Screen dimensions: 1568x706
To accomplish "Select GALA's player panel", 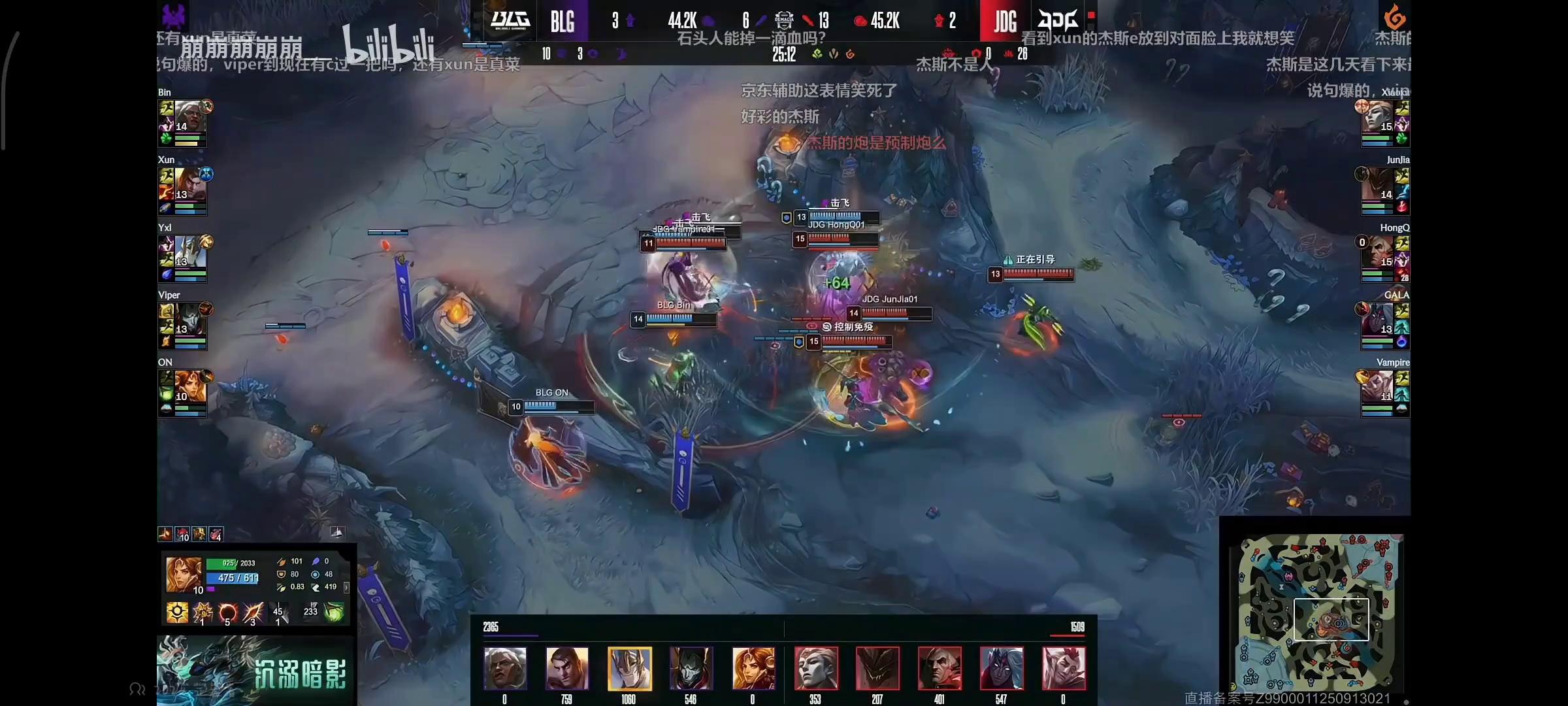I will 1385,326.
